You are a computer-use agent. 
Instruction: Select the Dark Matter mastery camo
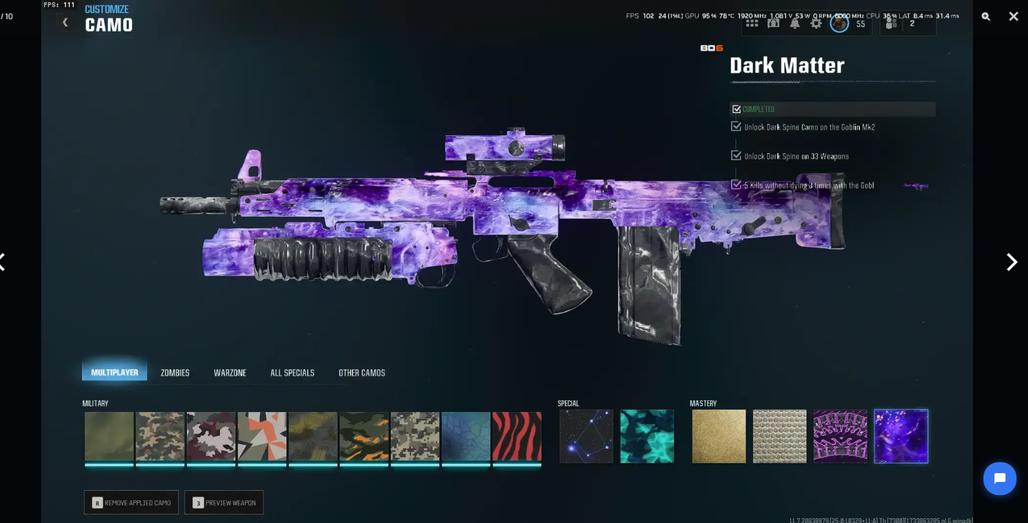(901, 436)
